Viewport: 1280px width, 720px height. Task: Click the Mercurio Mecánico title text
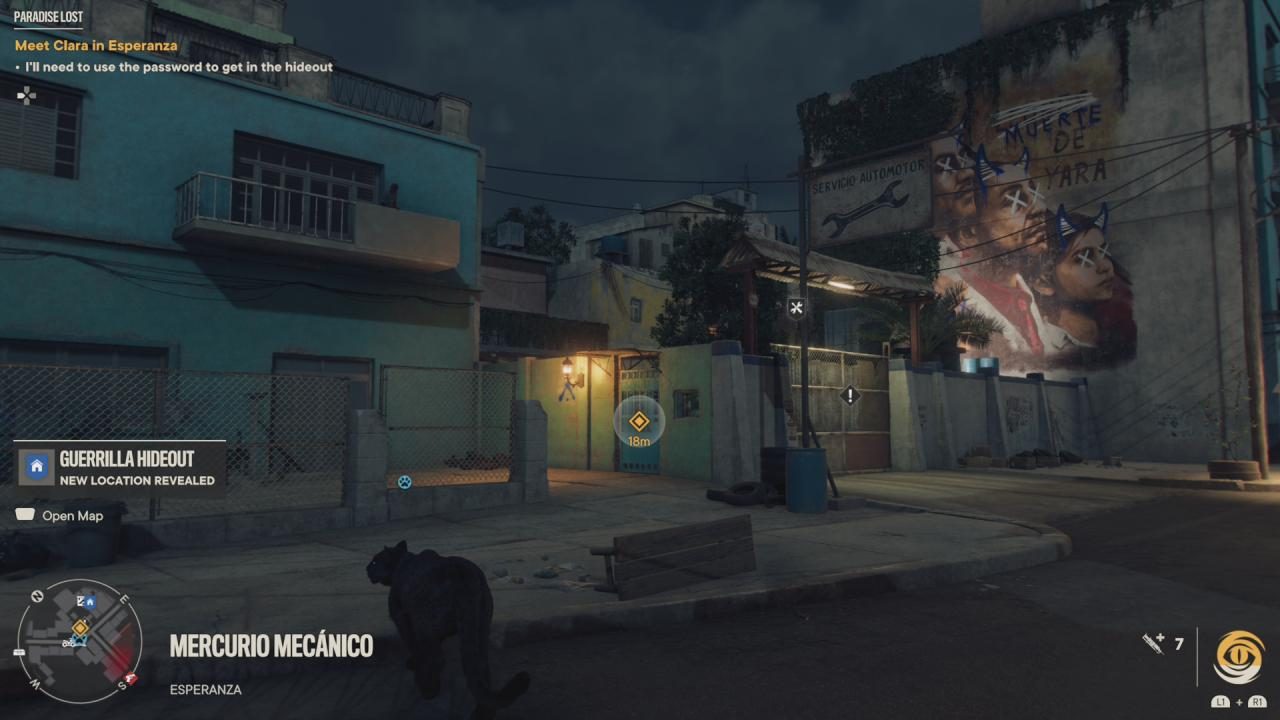click(x=270, y=646)
